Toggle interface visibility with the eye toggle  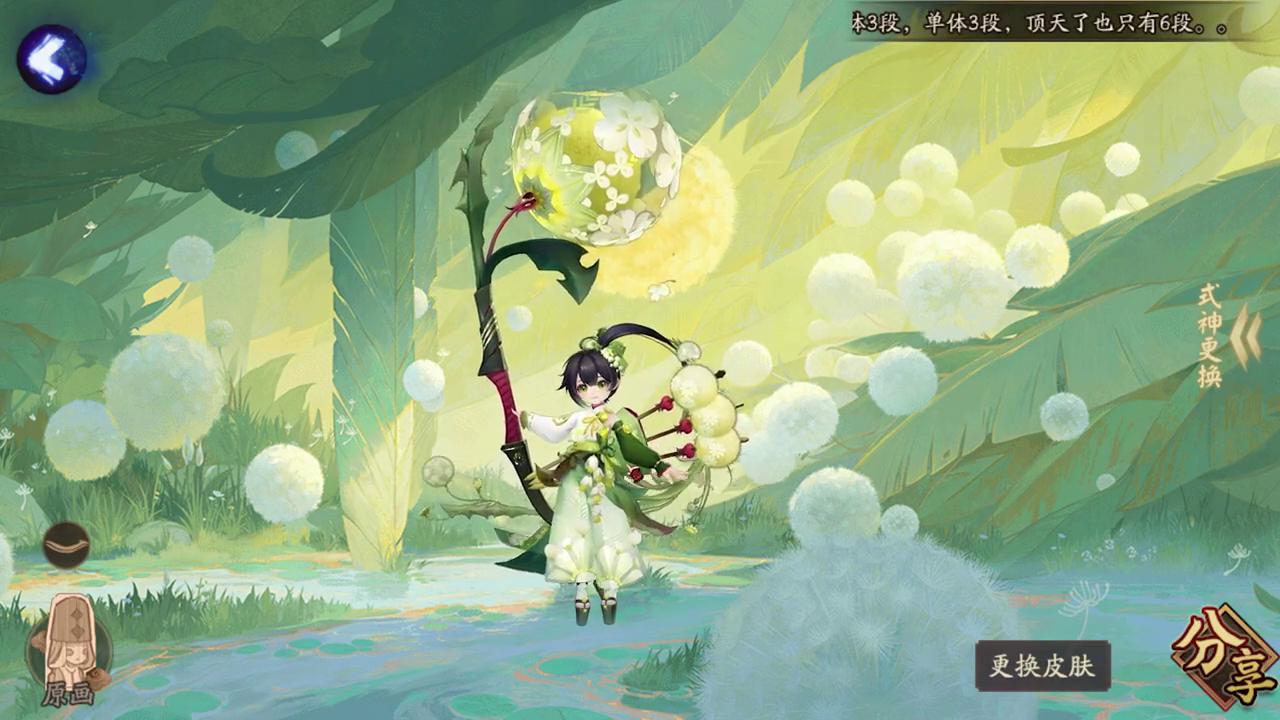pos(66,545)
